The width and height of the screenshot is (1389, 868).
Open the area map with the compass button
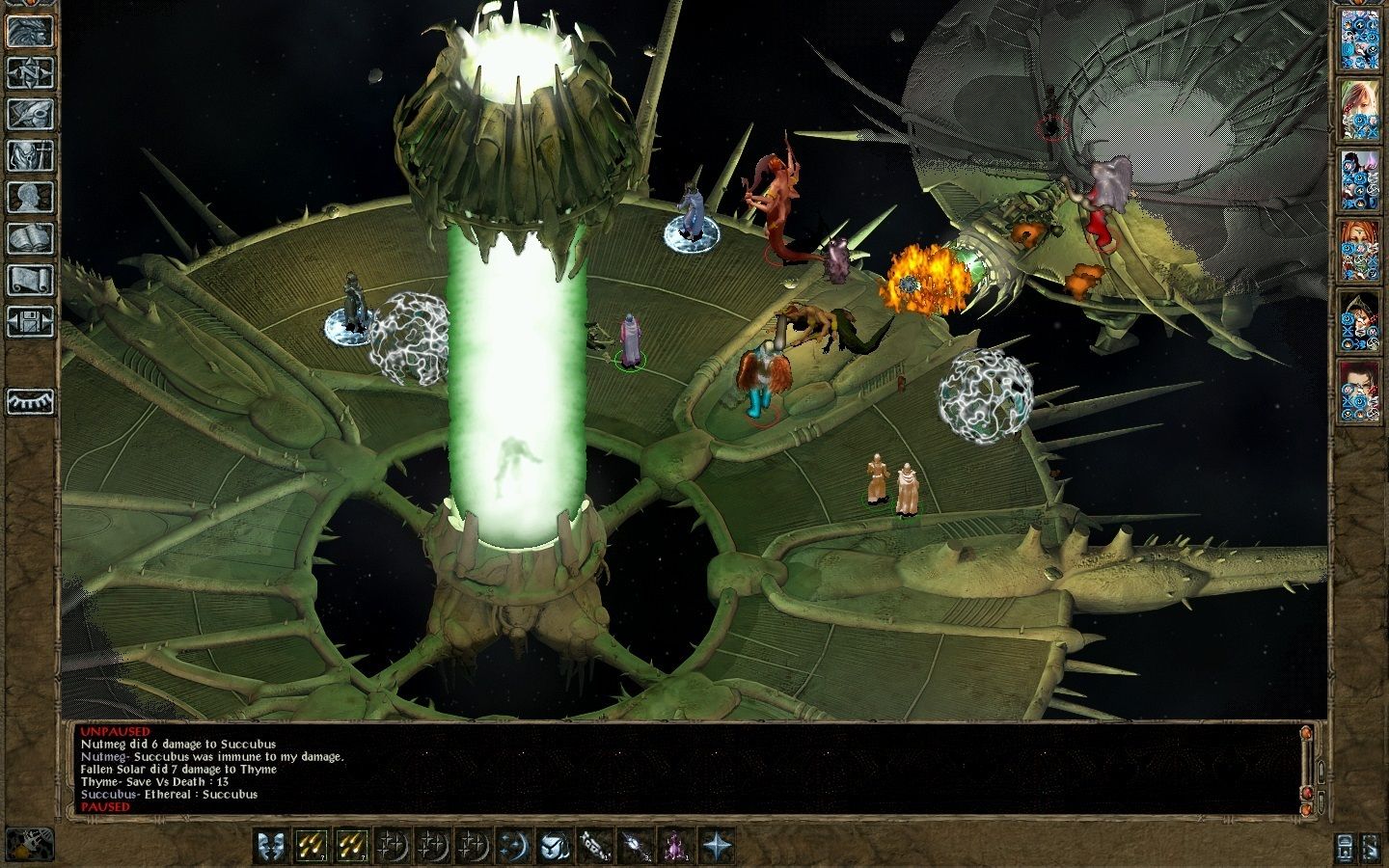(31, 72)
